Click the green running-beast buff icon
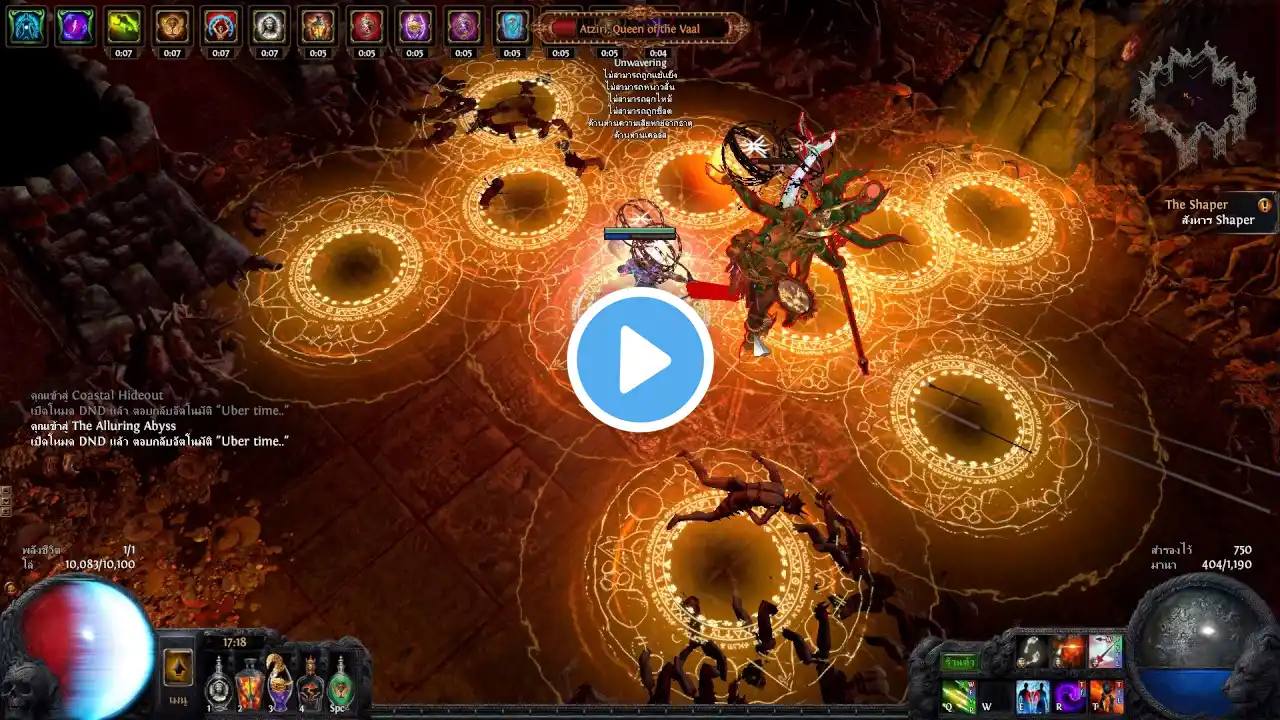The width and height of the screenshot is (1280, 720). tap(124, 26)
